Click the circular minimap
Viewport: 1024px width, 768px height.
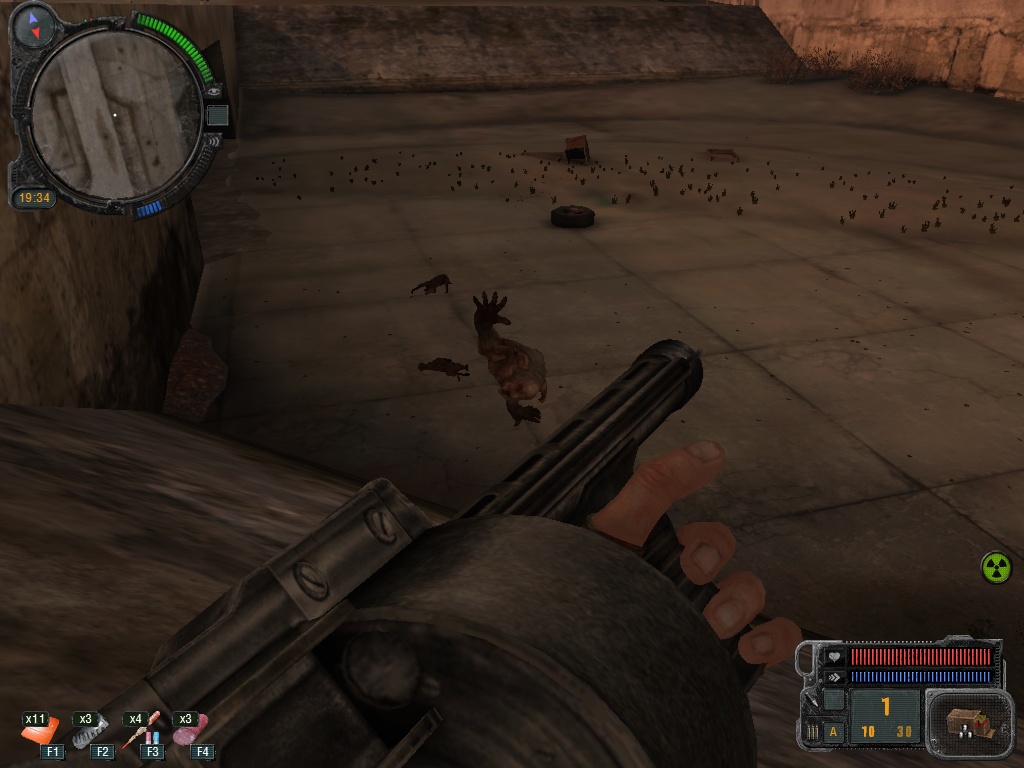point(114,115)
